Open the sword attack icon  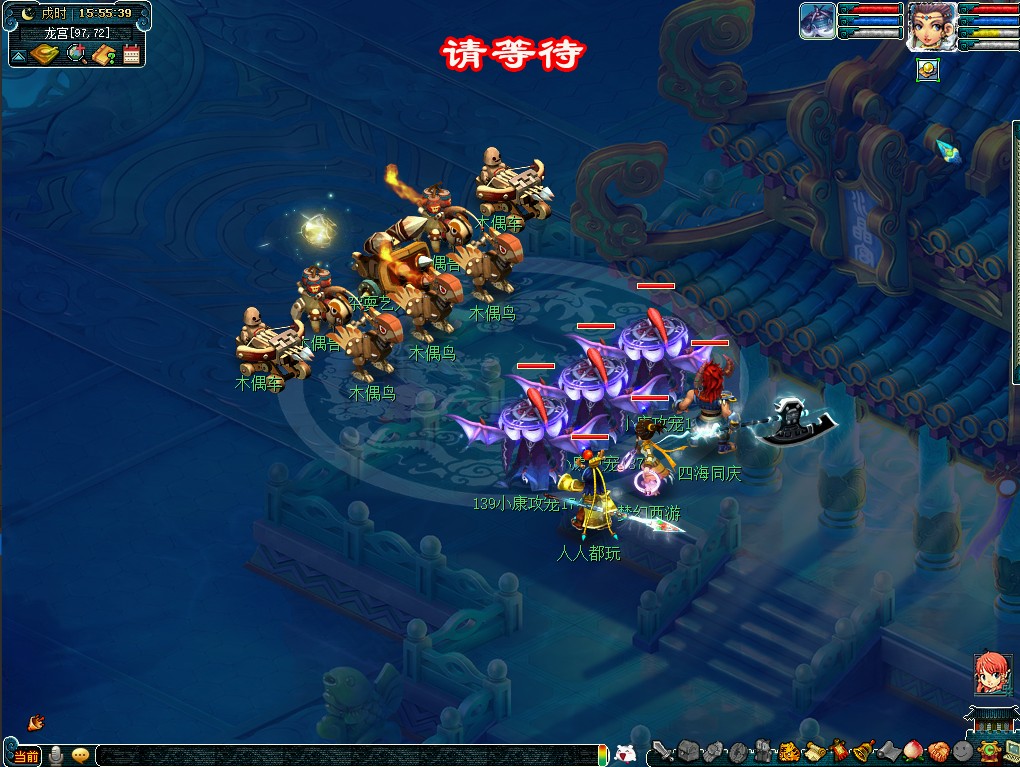coord(662,752)
